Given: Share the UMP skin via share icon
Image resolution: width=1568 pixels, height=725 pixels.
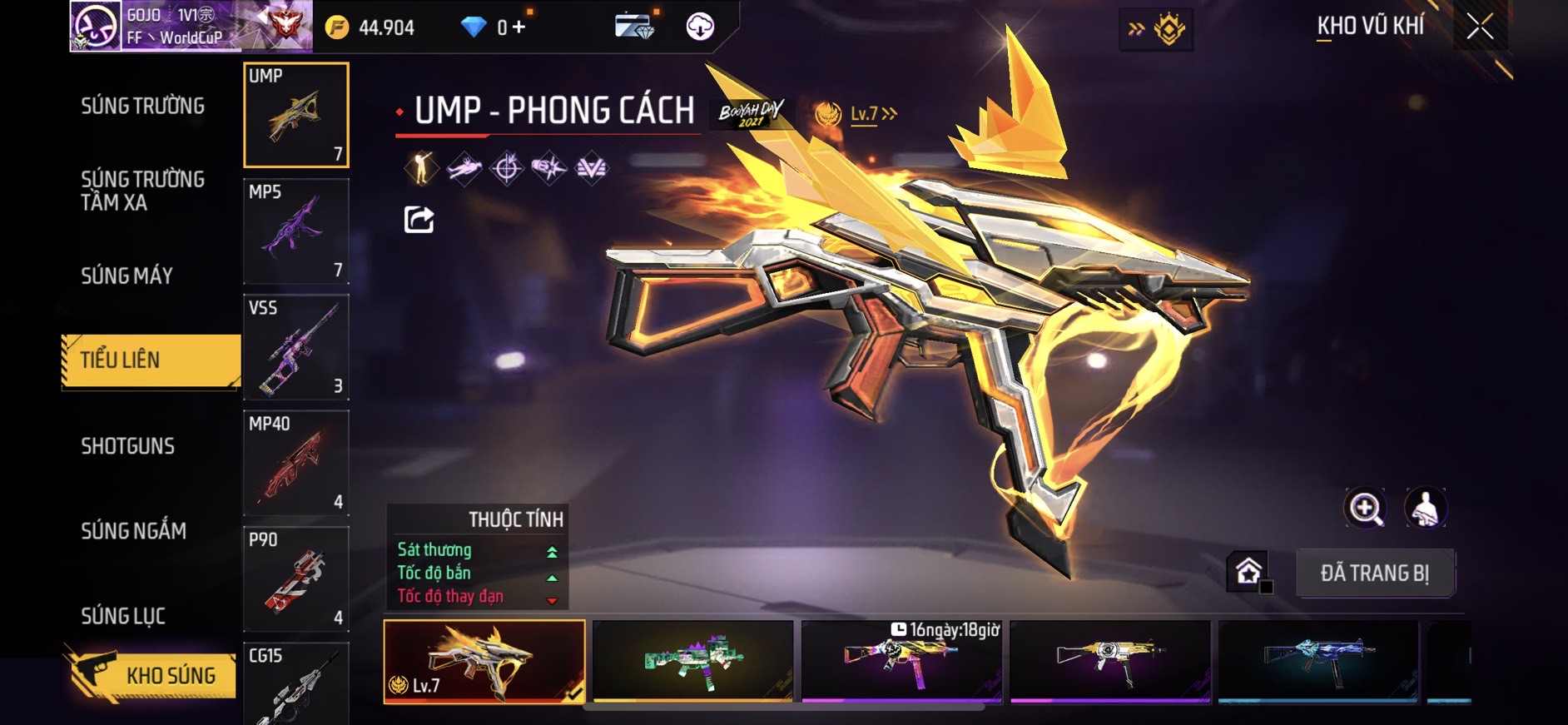Looking at the screenshot, I should pos(419,220).
